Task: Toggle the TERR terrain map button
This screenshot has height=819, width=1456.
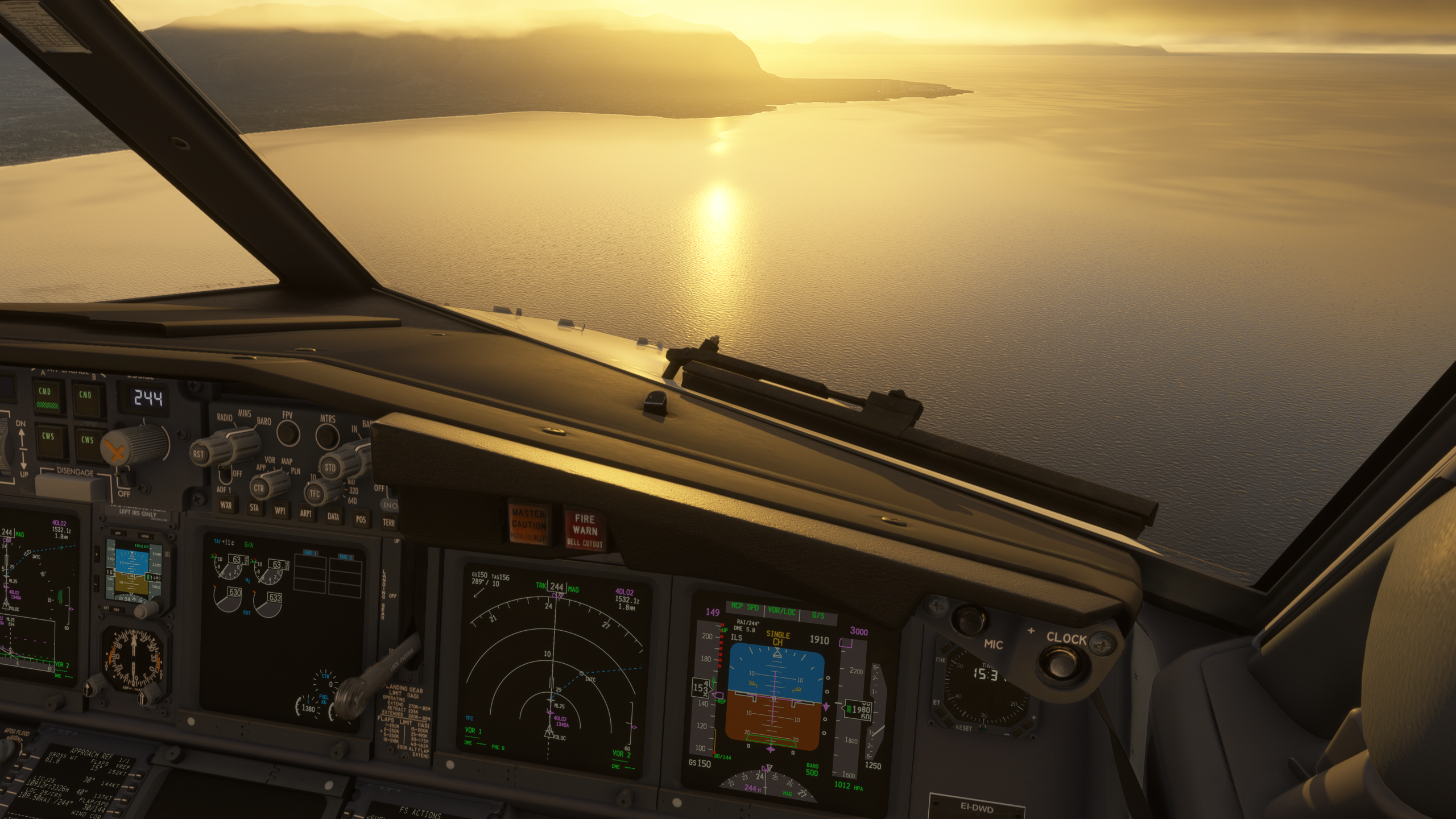Action: click(389, 522)
